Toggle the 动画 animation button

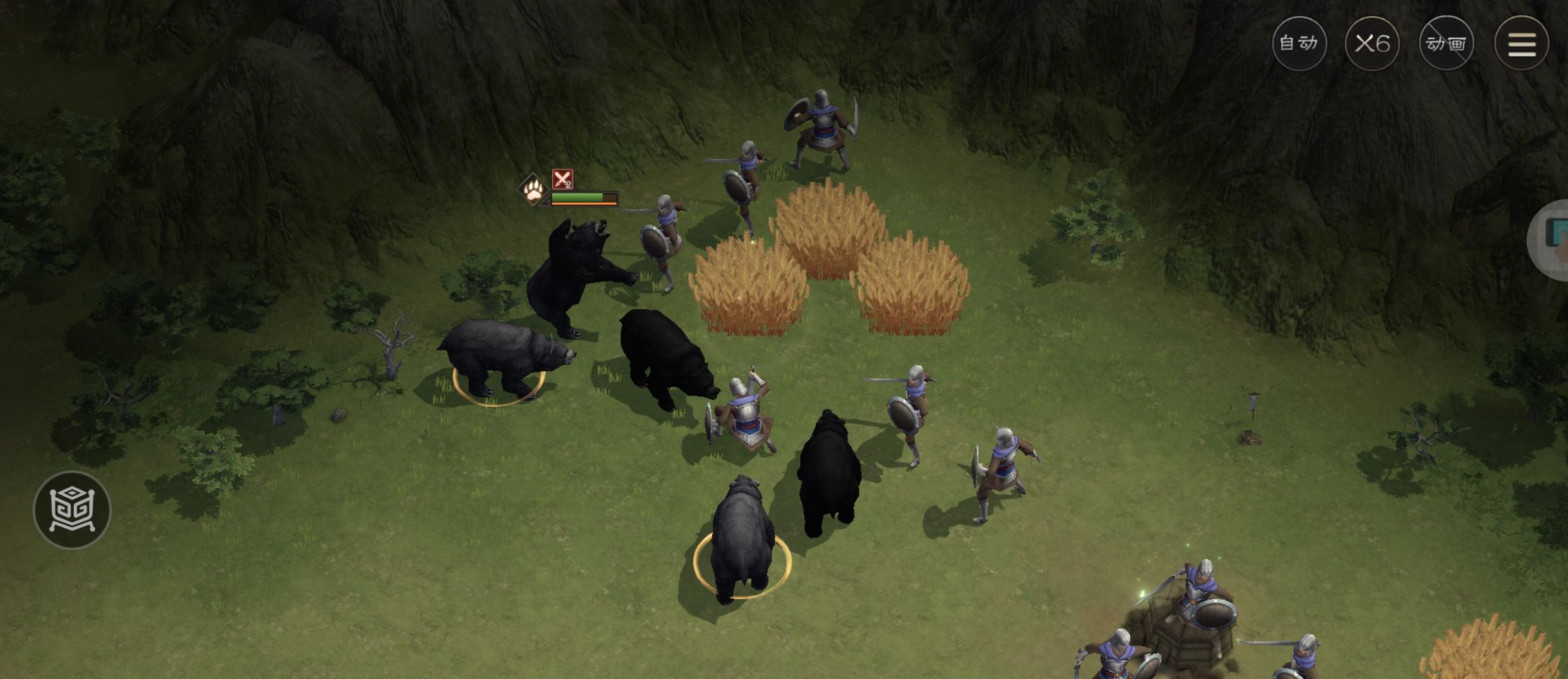tap(1446, 44)
